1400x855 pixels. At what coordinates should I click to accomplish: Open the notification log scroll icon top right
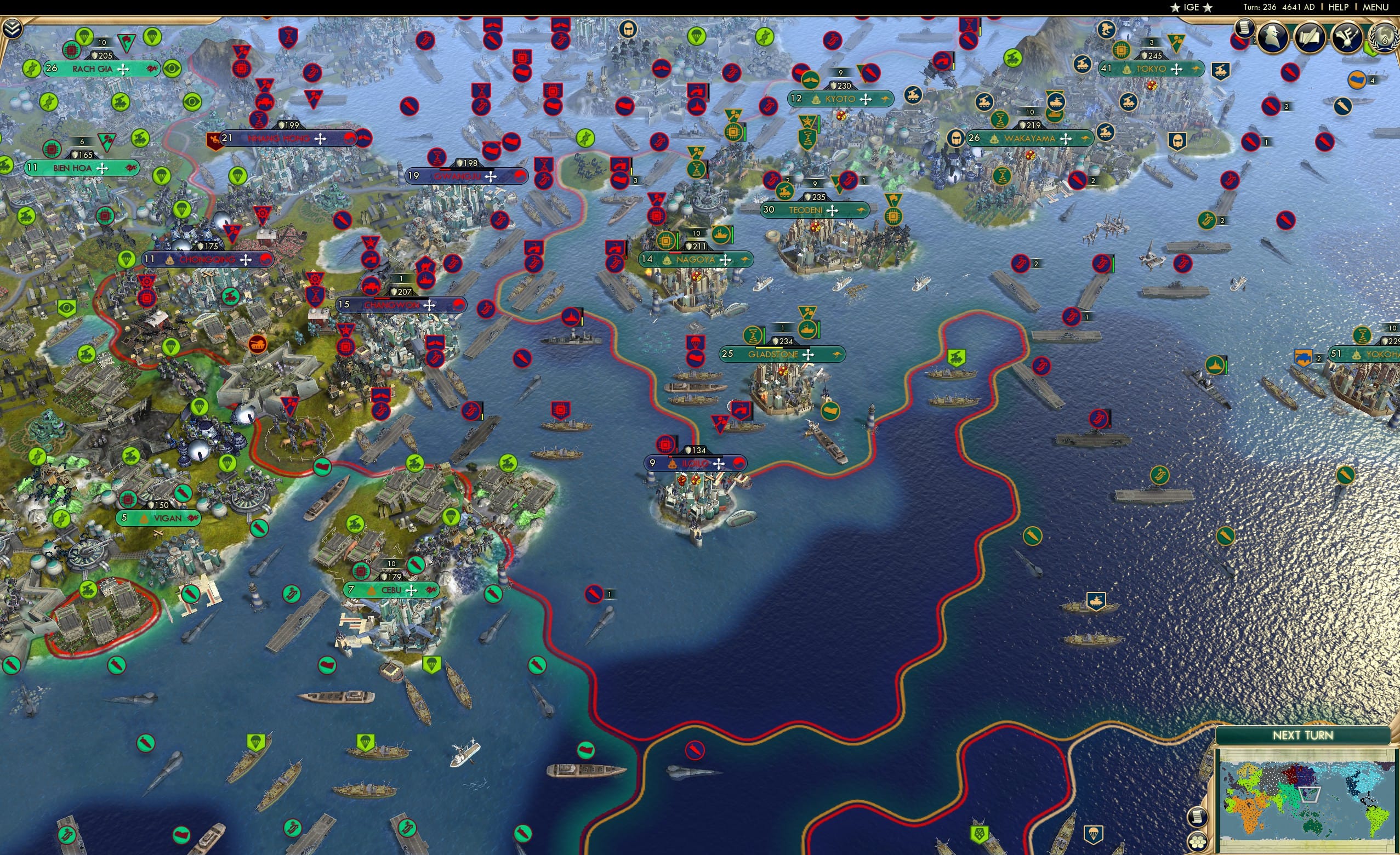1244,30
